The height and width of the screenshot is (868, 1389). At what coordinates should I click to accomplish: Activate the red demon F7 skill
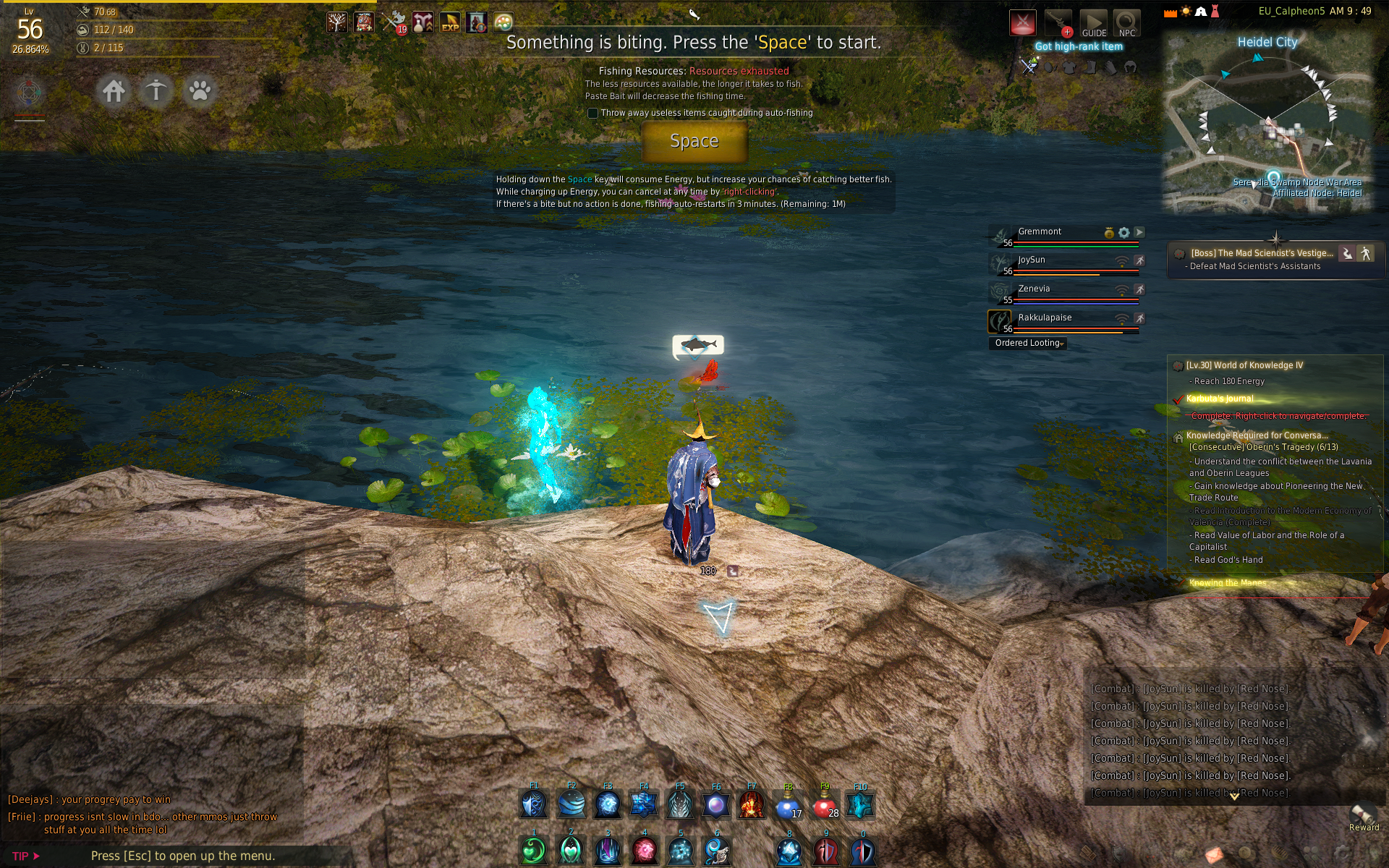click(751, 804)
